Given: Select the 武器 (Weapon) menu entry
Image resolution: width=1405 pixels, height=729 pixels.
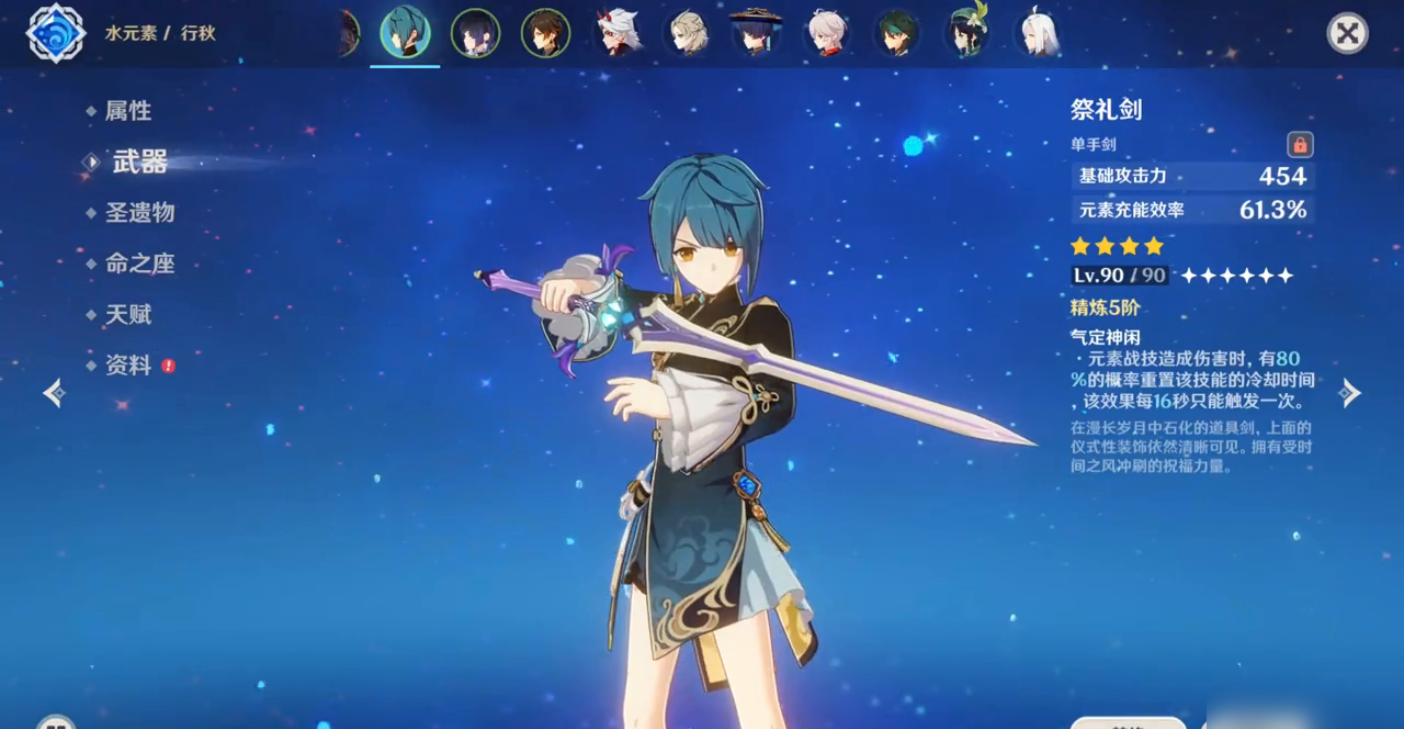Looking at the screenshot, I should [139, 162].
